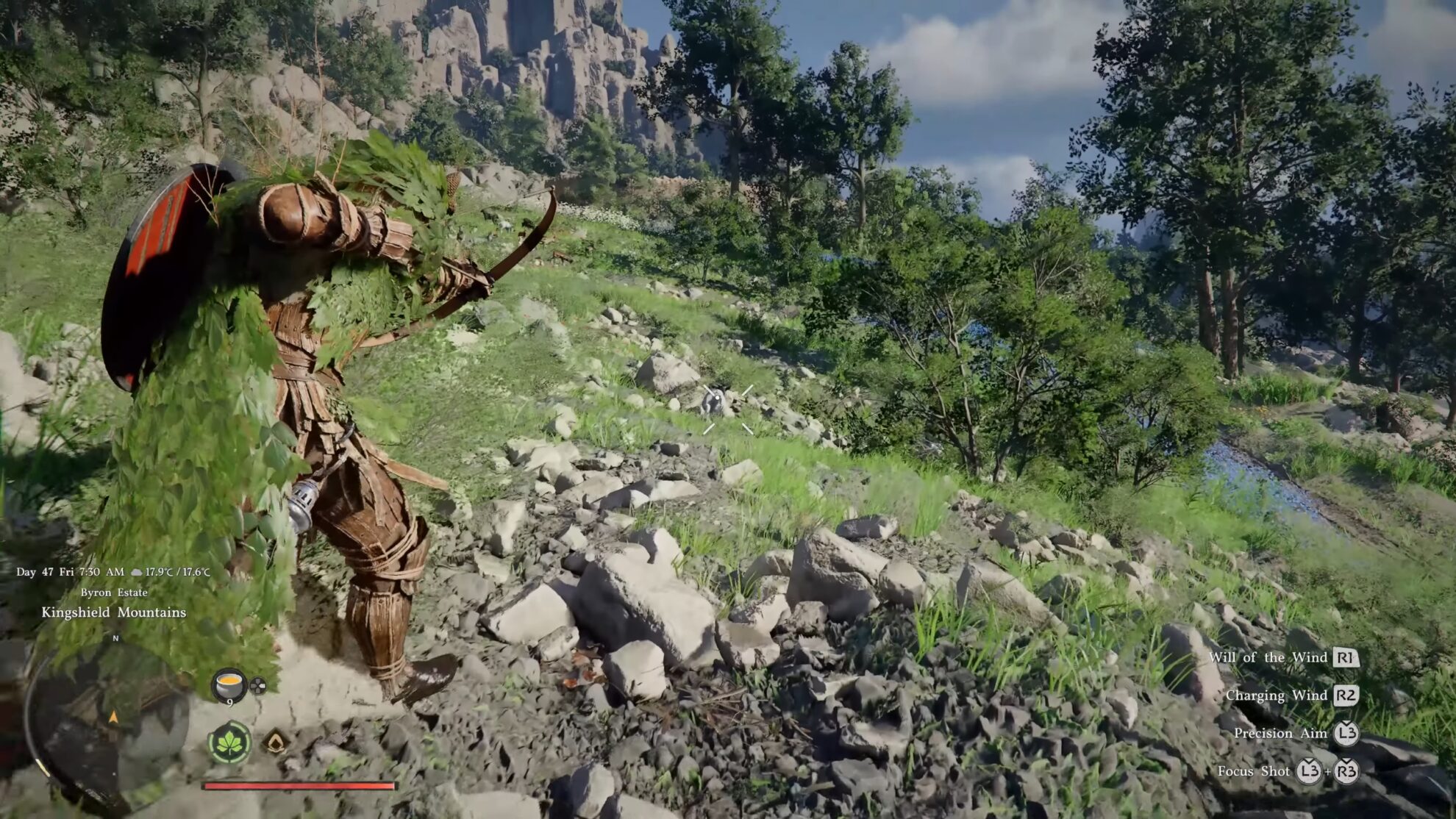Screen dimensions: 1456x819
Task: Toggle the Precision Aim option
Action: click(1280, 733)
